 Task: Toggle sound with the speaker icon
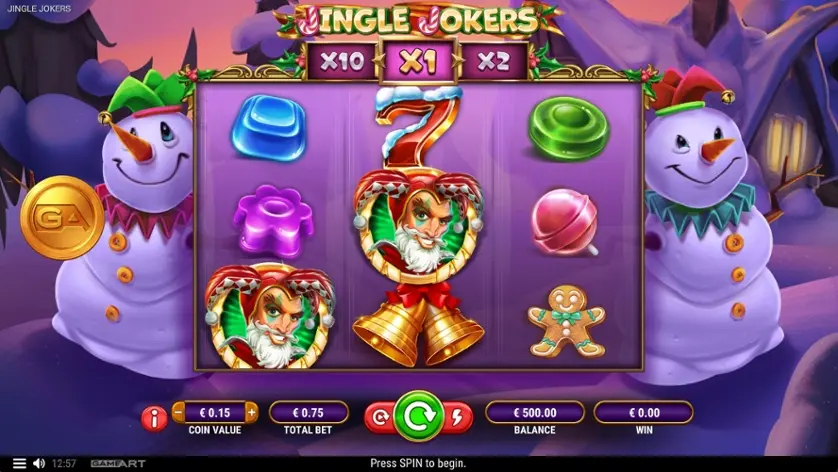pos(39,463)
